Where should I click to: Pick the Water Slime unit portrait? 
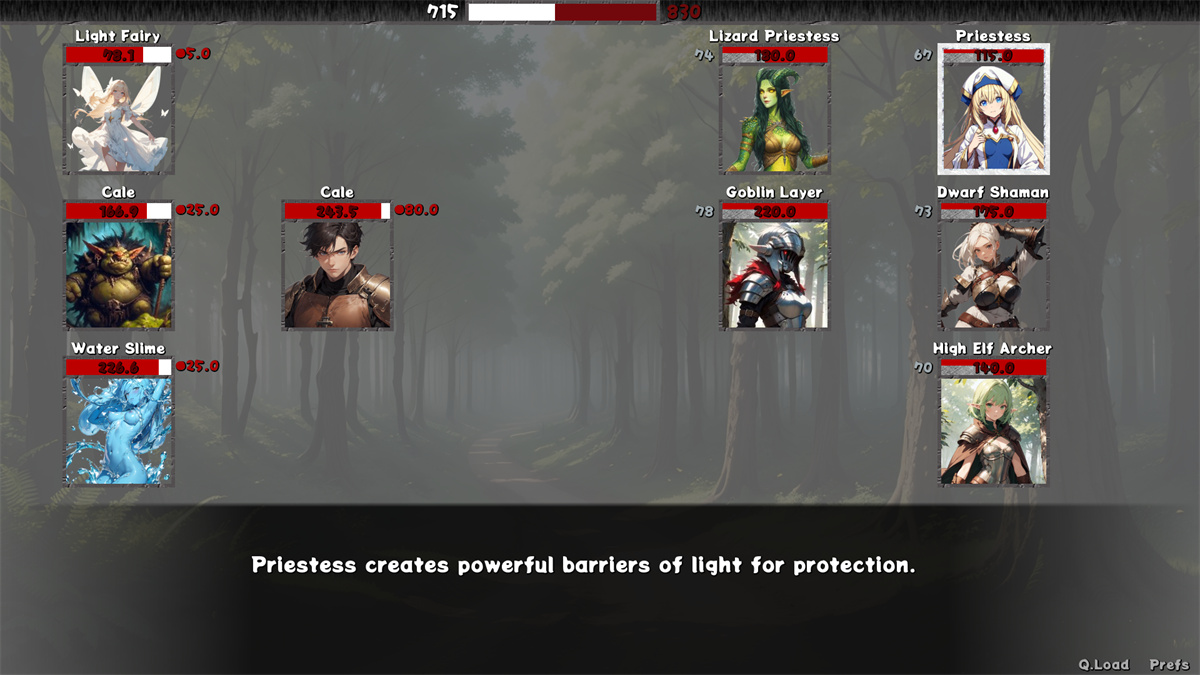119,431
